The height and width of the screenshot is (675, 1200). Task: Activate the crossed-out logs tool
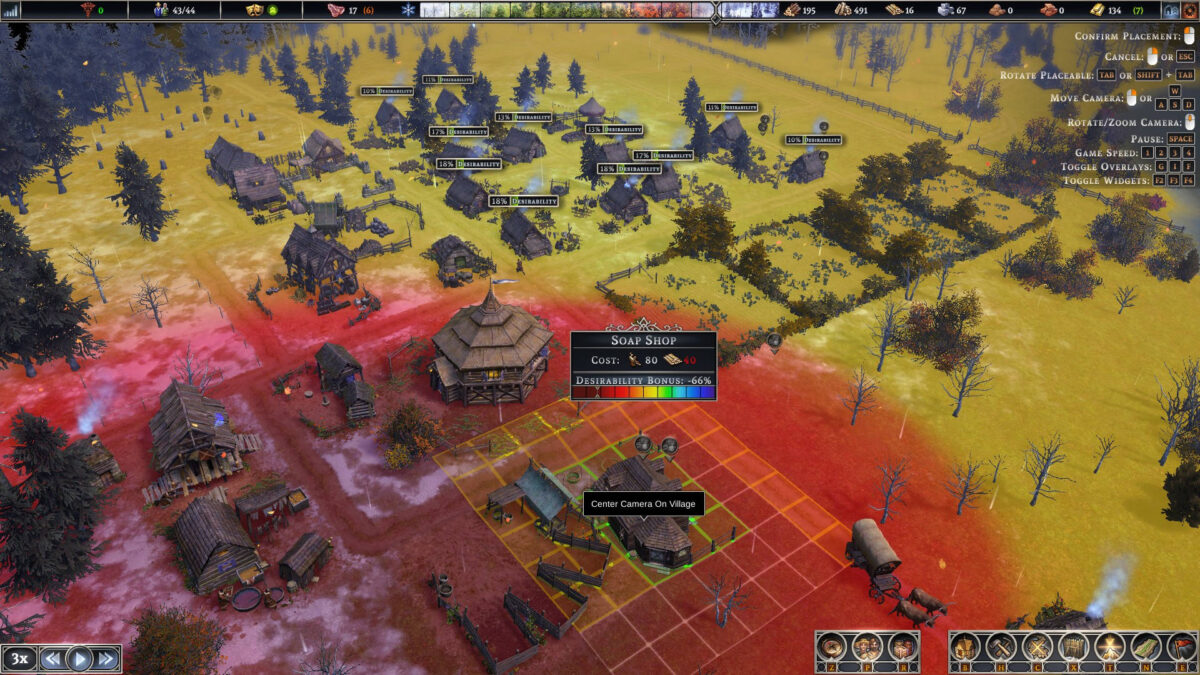point(1037,648)
